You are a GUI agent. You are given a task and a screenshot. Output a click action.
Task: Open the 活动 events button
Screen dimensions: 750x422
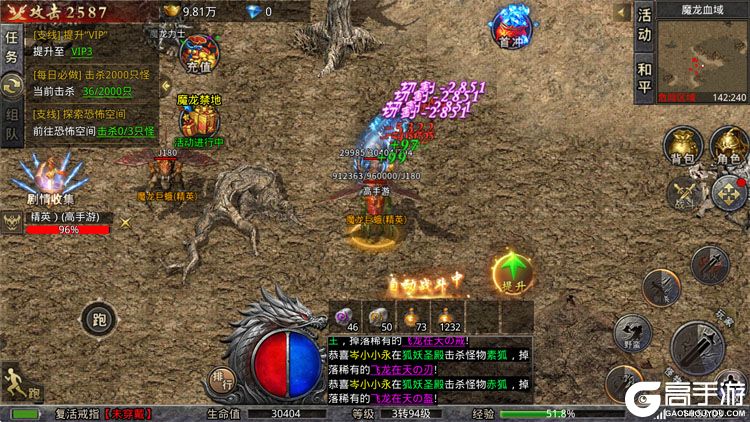click(x=645, y=27)
